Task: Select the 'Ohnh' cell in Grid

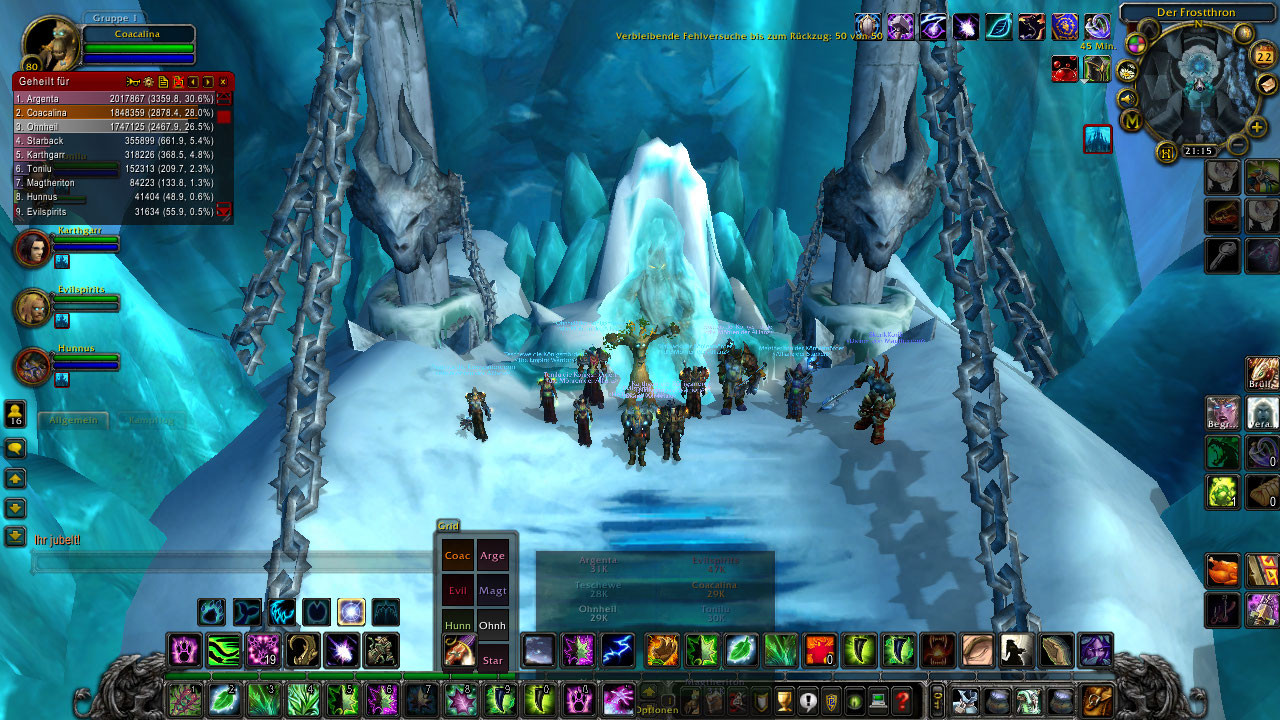Action: (x=492, y=626)
